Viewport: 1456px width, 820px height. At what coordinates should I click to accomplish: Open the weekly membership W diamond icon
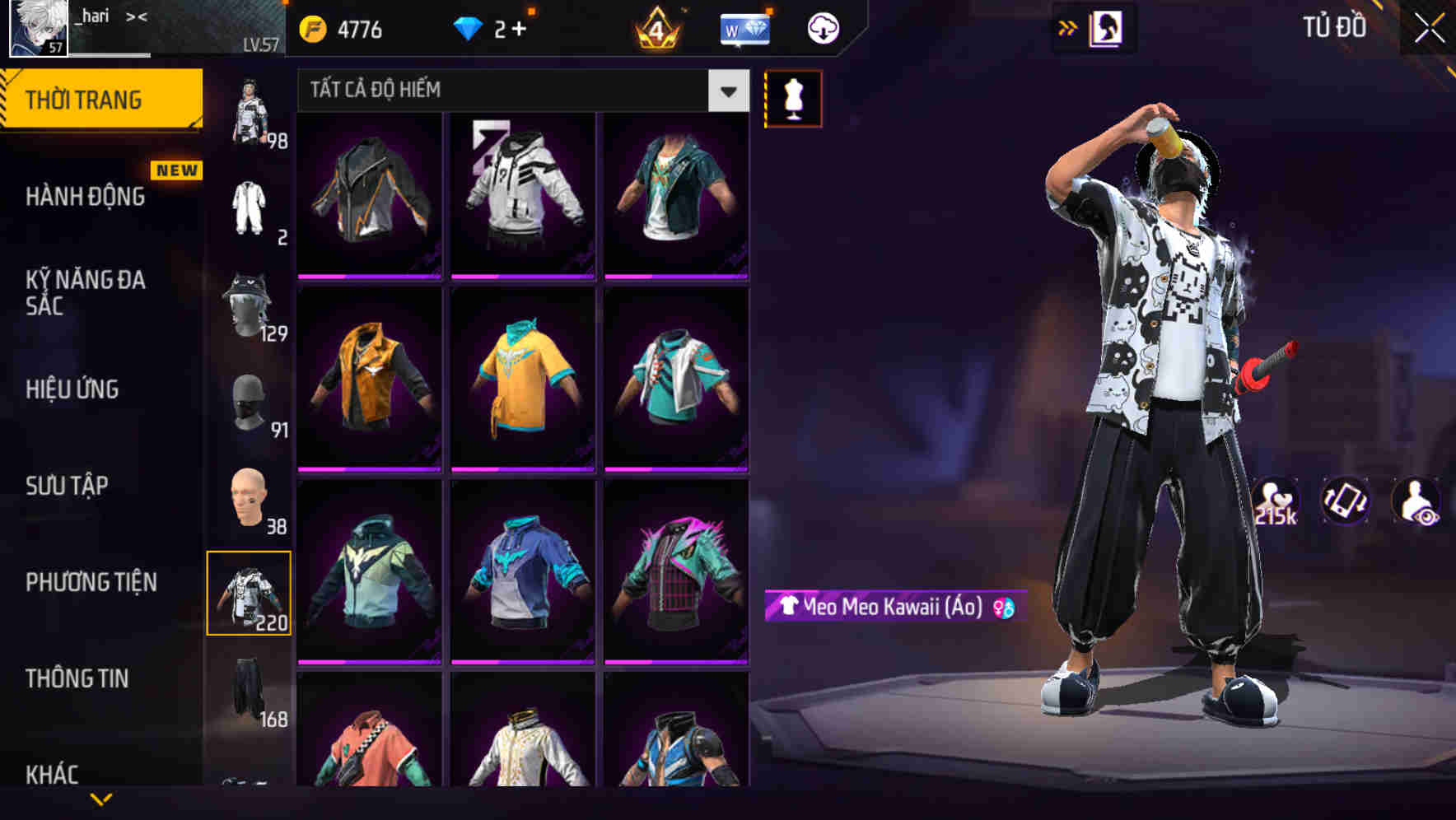743,29
